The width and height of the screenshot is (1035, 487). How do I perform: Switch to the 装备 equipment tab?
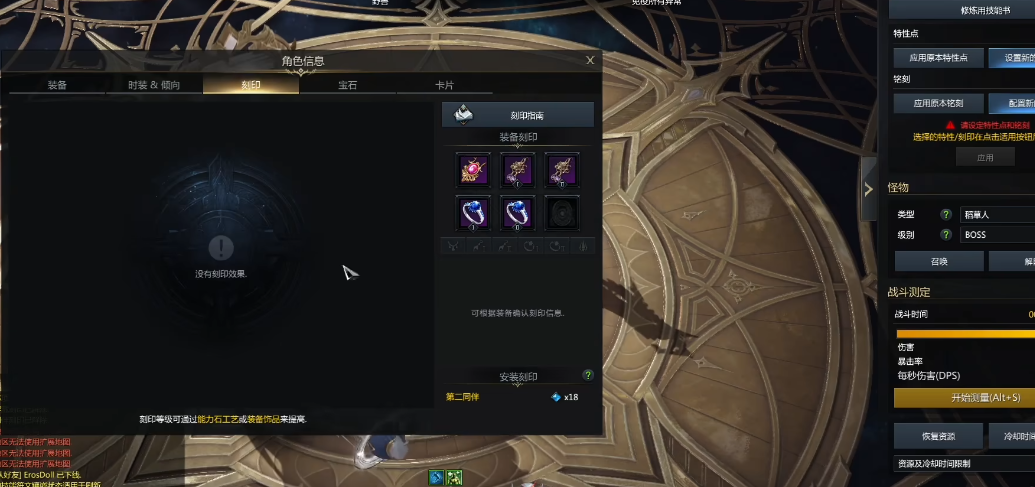tap(57, 85)
